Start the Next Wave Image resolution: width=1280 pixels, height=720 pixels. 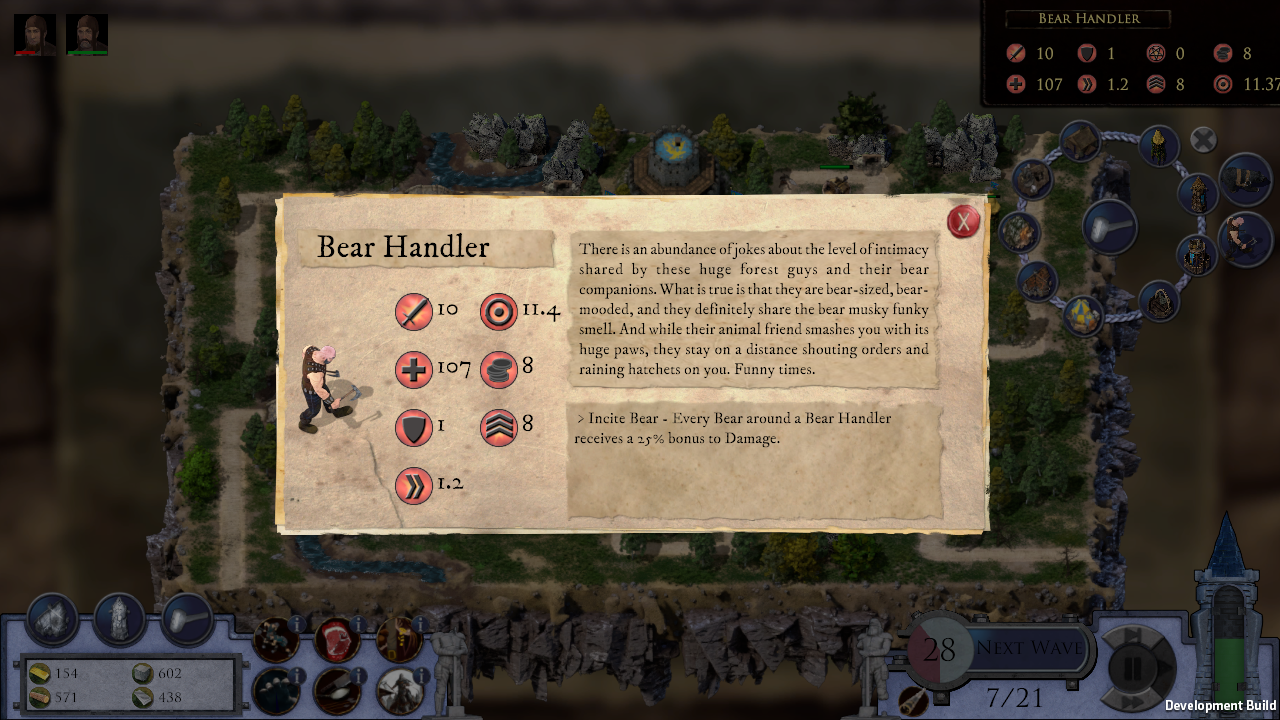[x=1028, y=648]
